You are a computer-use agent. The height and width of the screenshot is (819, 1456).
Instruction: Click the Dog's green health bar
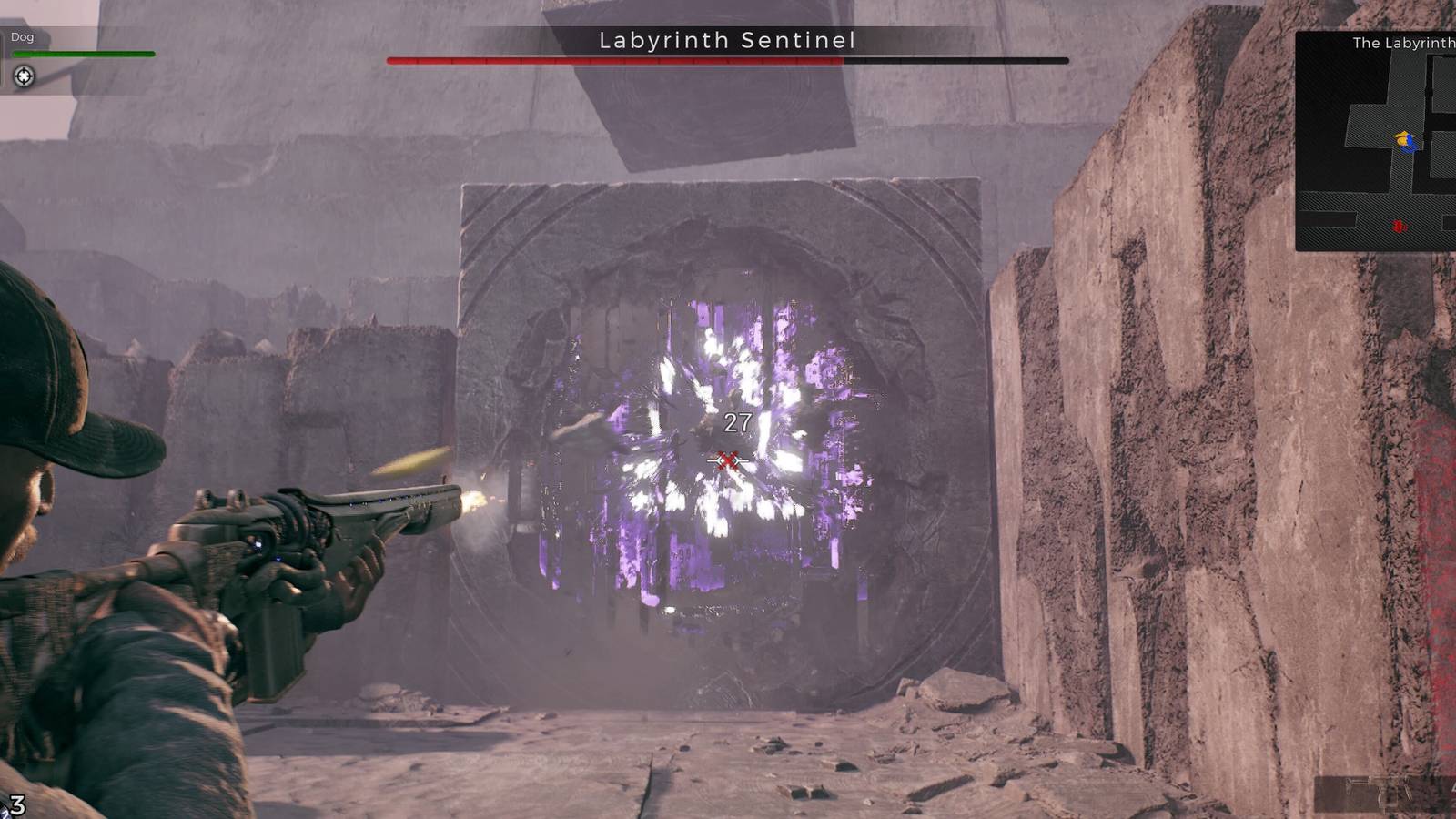coord(84,54)
